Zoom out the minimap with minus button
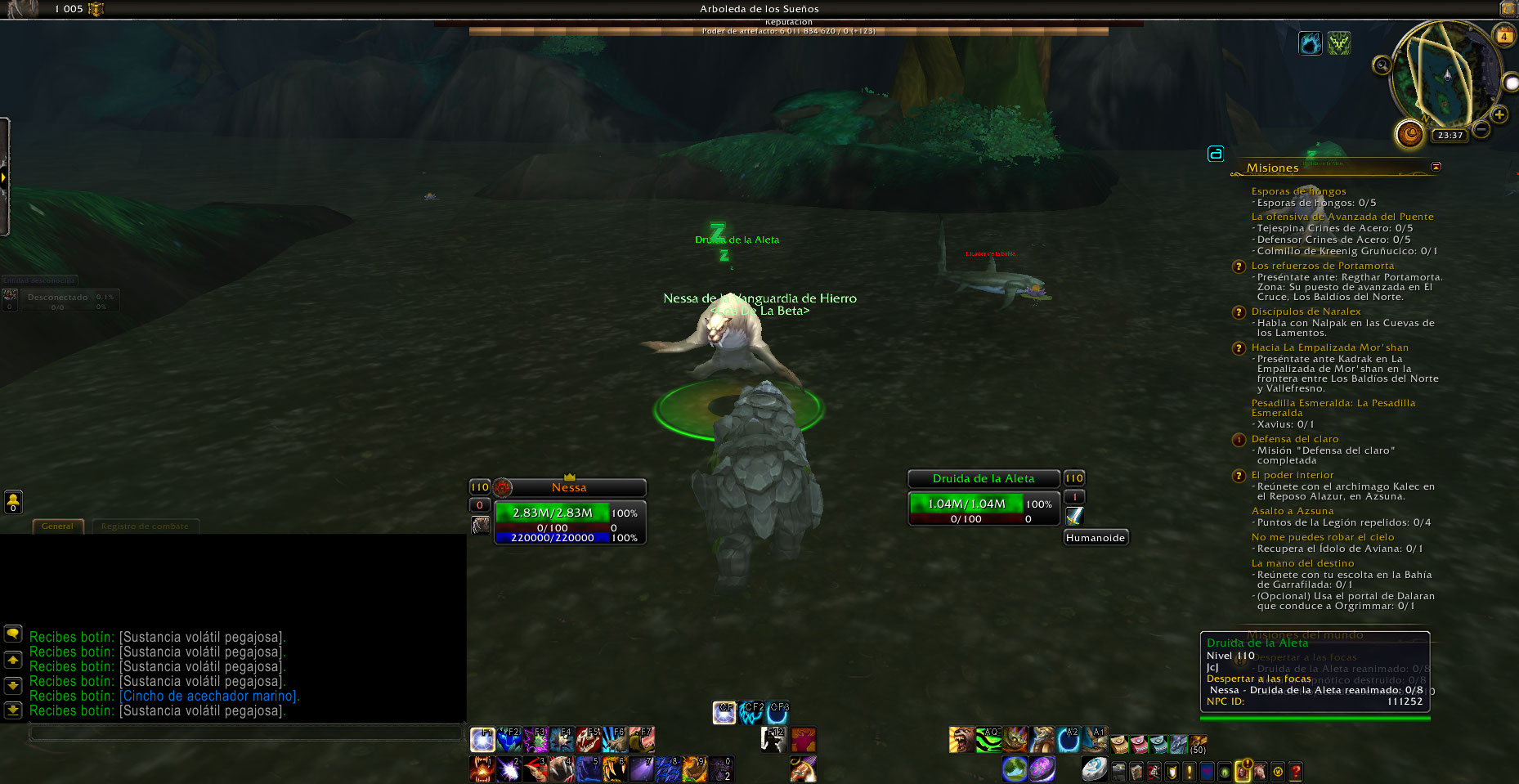 pyautogui.click(x=1481, y=129)
